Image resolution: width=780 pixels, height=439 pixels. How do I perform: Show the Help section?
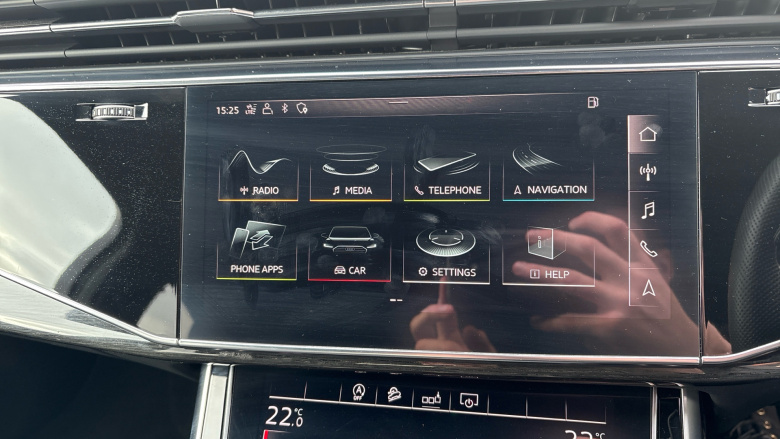pyautogui.click(x=548, y=258)
